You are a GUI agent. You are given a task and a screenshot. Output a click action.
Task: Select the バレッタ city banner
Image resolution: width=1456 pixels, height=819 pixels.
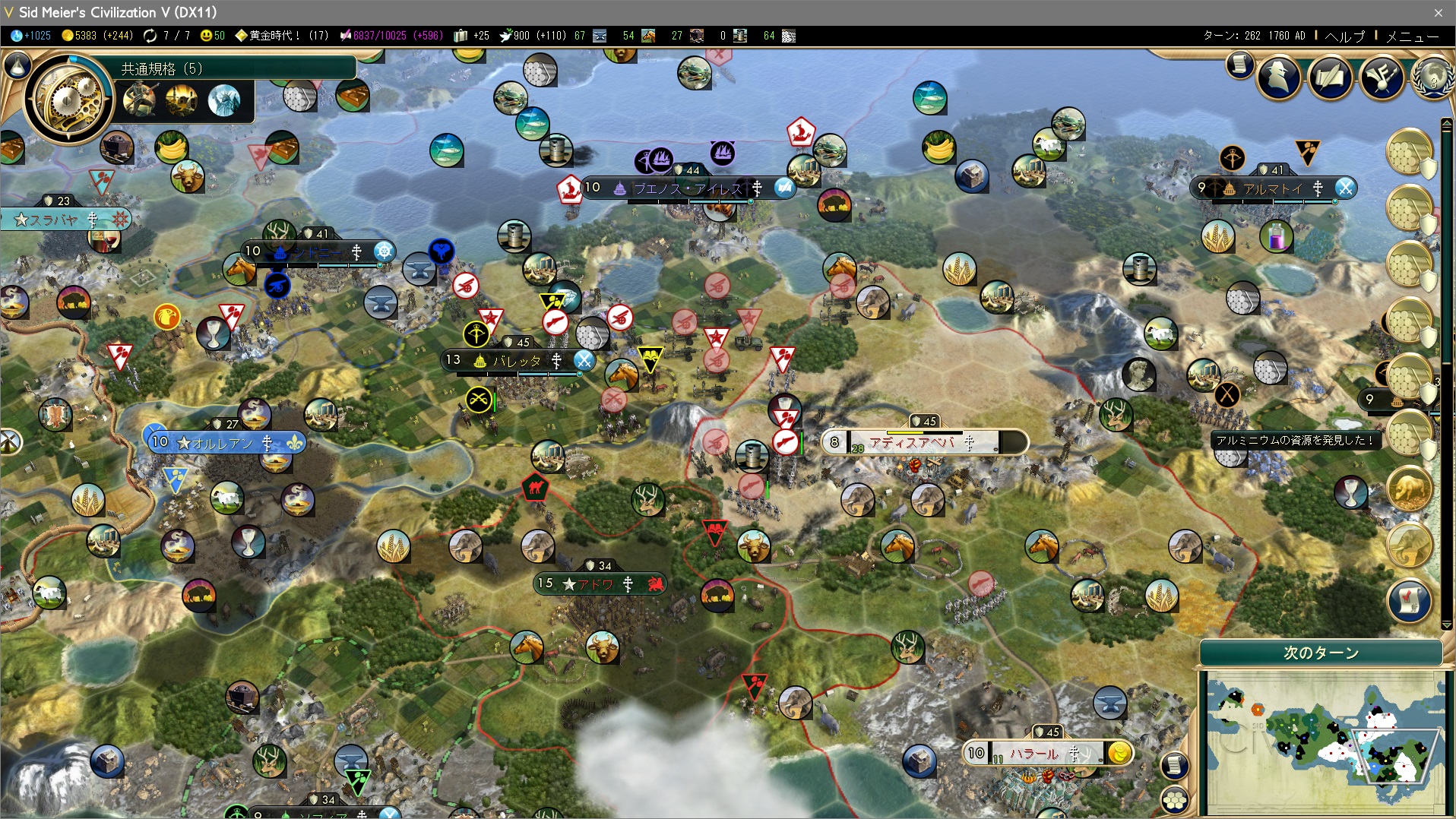click(517, 360)
